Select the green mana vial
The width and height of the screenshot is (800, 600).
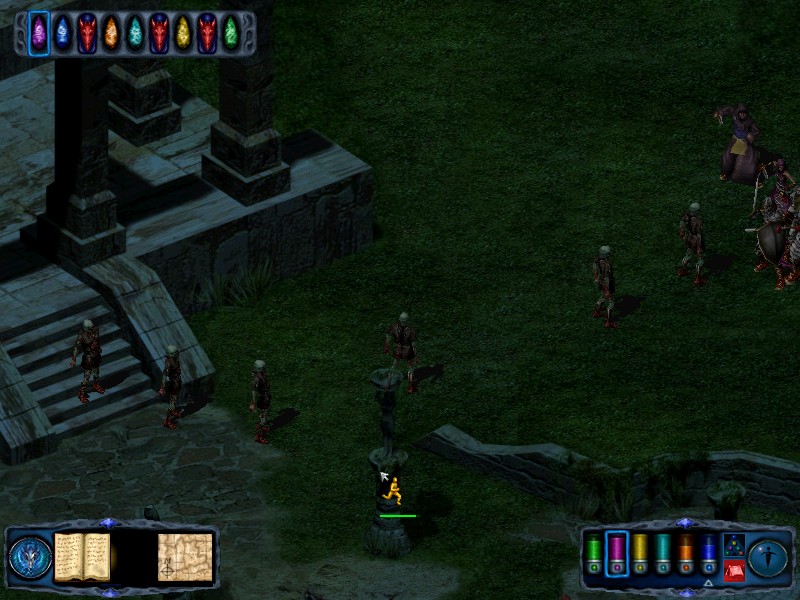594,552
